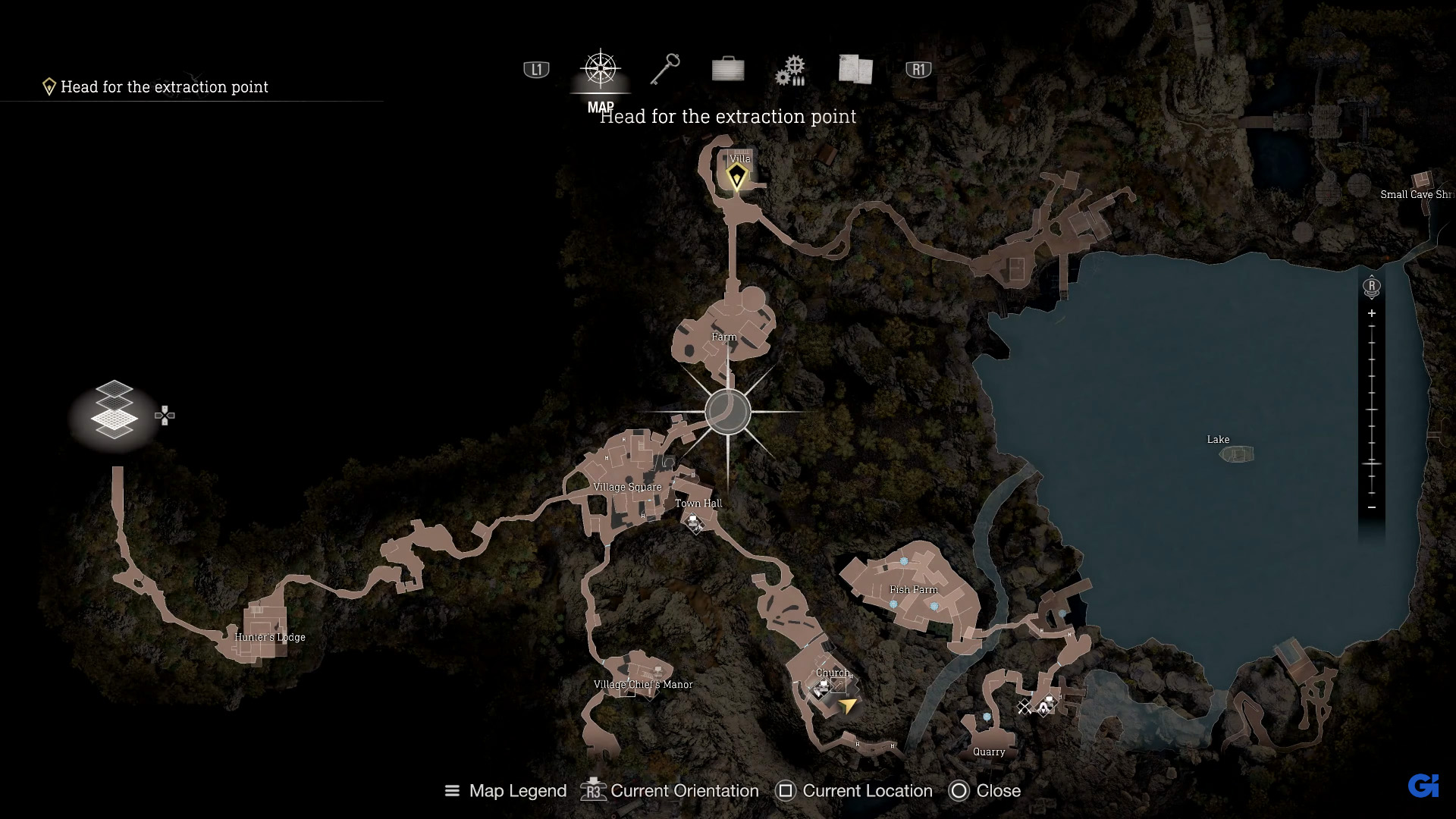
Task: Select the floor layer switcher icon
Action: pos(114,410)
